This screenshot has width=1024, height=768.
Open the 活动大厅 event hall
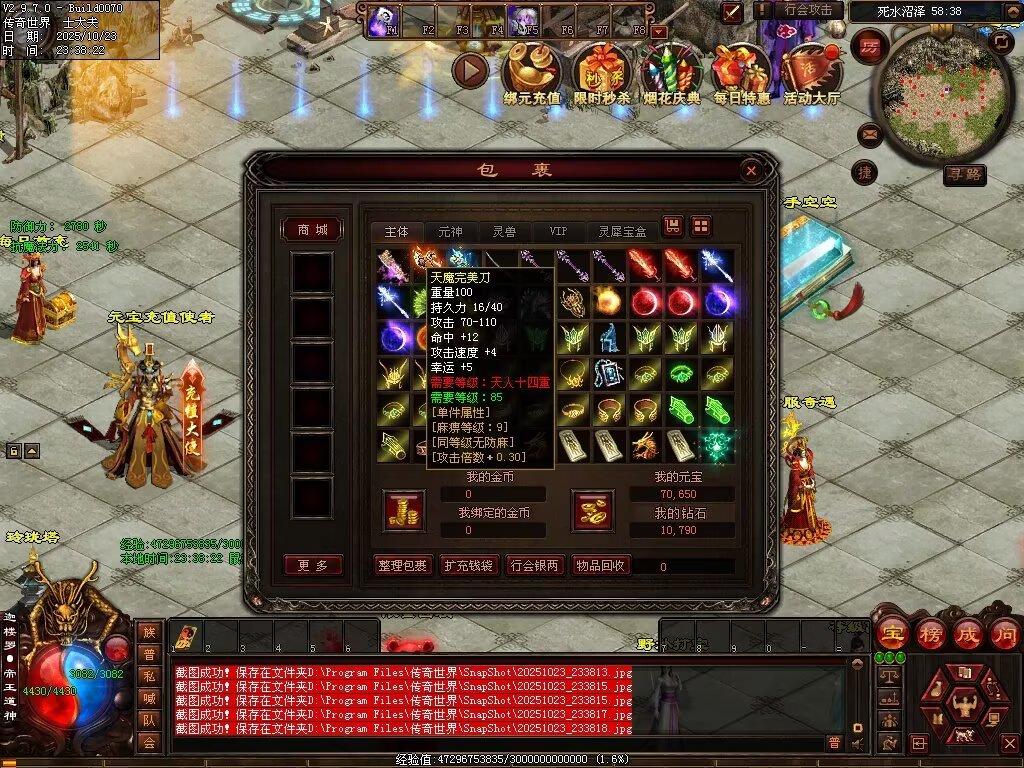click(811, 73)
